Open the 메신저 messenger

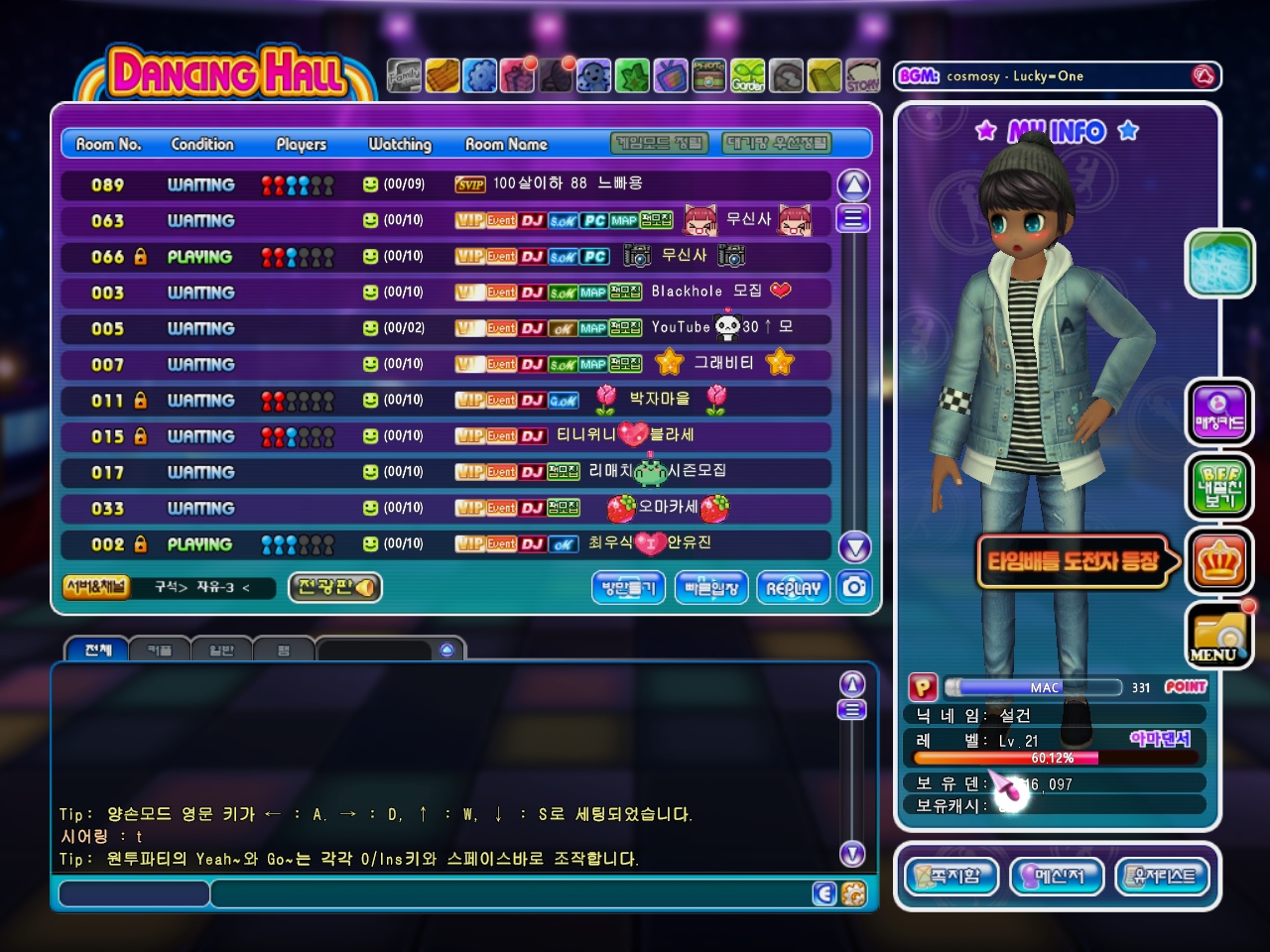1057,877
